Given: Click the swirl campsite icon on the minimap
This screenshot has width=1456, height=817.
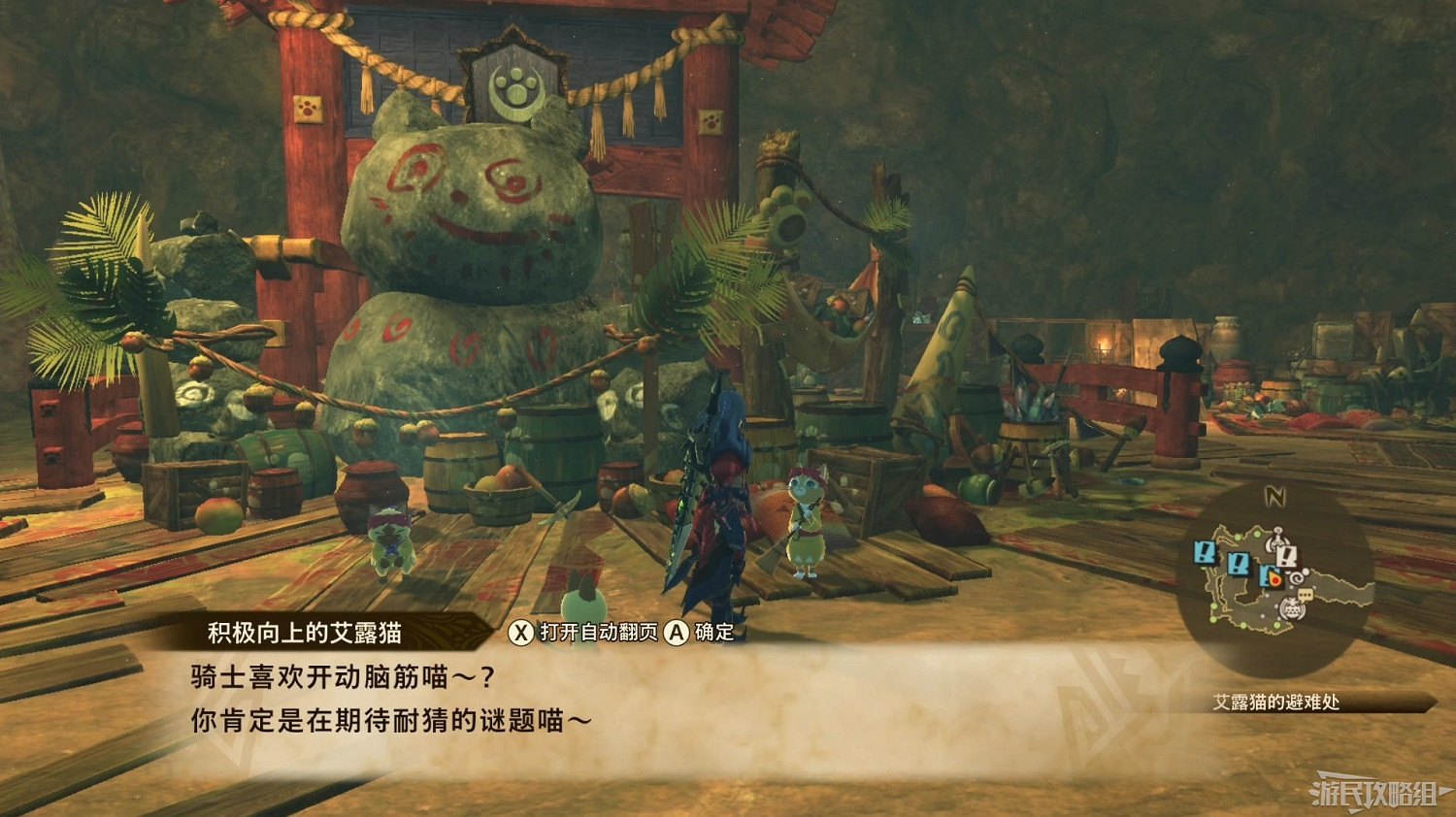Looking at the screenshot, I should click(1295, 577).
